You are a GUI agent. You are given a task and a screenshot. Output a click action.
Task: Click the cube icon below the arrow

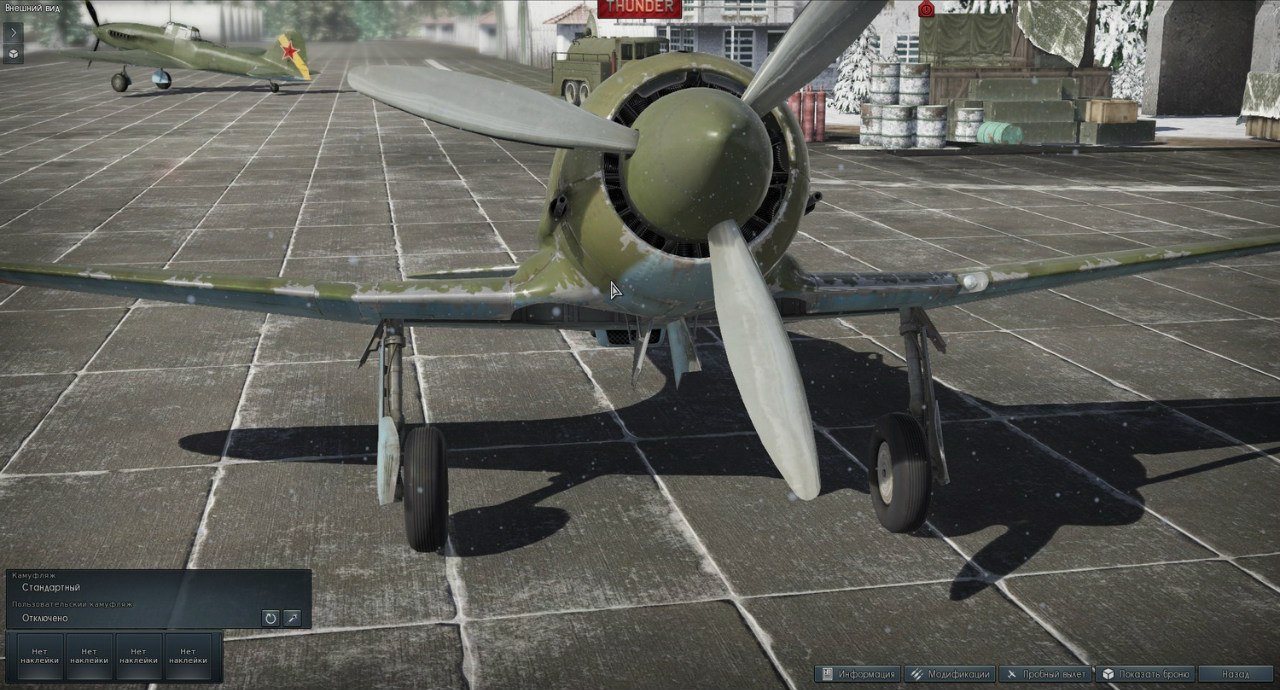[13, 53]
